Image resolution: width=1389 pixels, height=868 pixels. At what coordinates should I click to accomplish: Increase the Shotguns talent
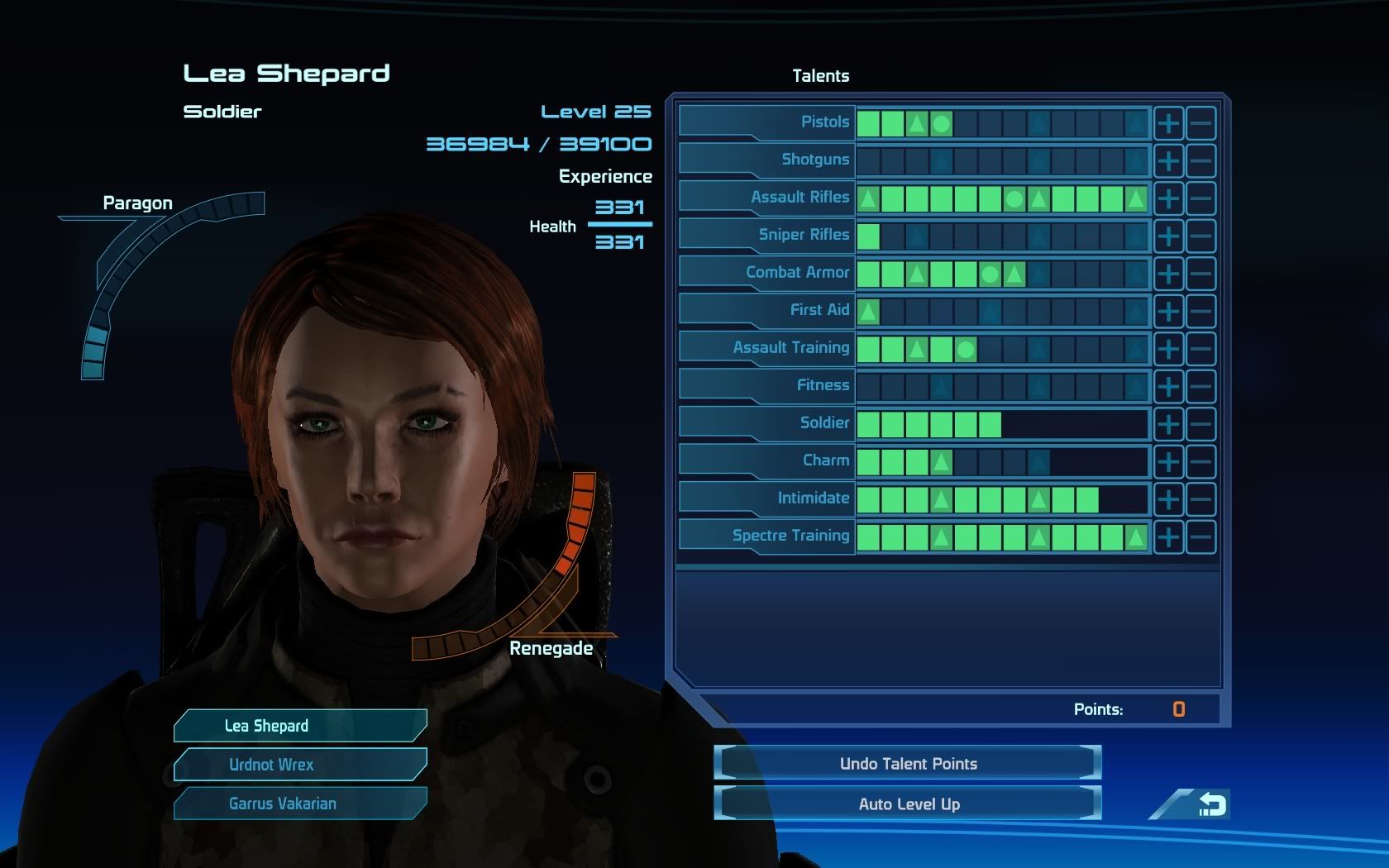point(1168,160)
